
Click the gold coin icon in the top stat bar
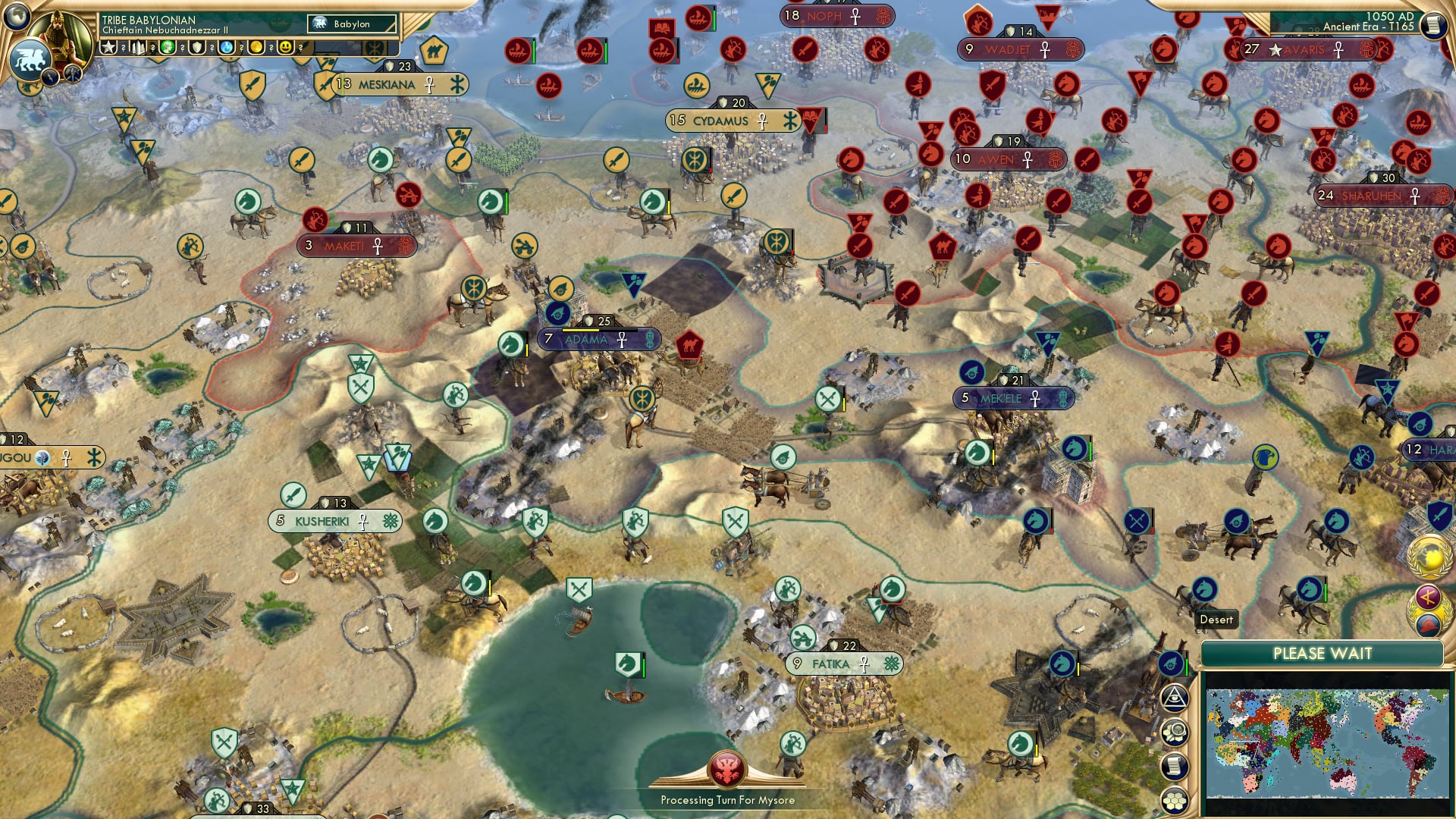point(257,48)
